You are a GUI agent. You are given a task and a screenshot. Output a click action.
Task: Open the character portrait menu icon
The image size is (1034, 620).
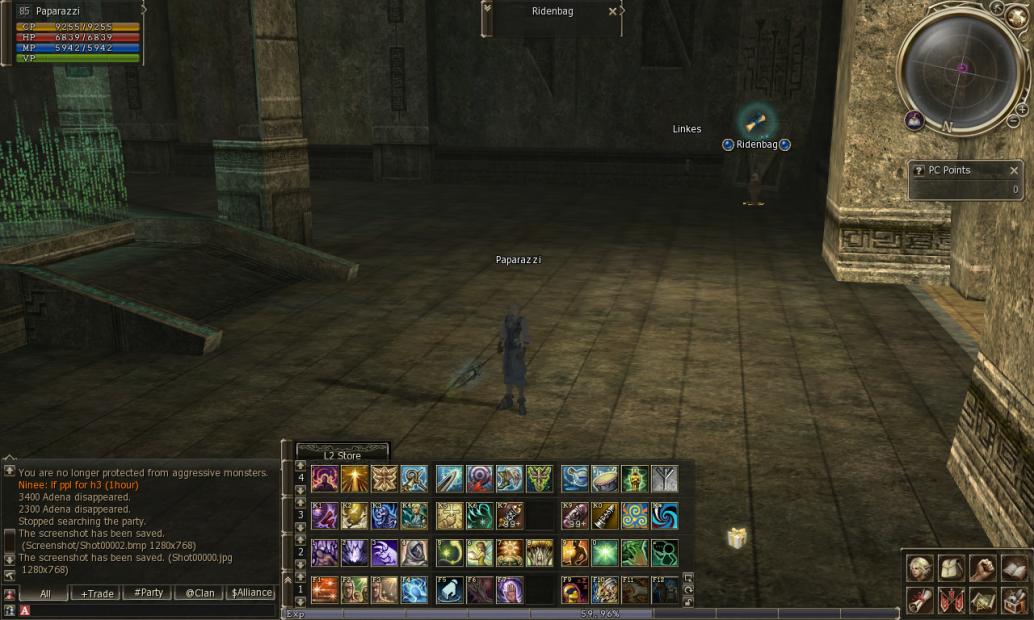[x=918, y=568]
